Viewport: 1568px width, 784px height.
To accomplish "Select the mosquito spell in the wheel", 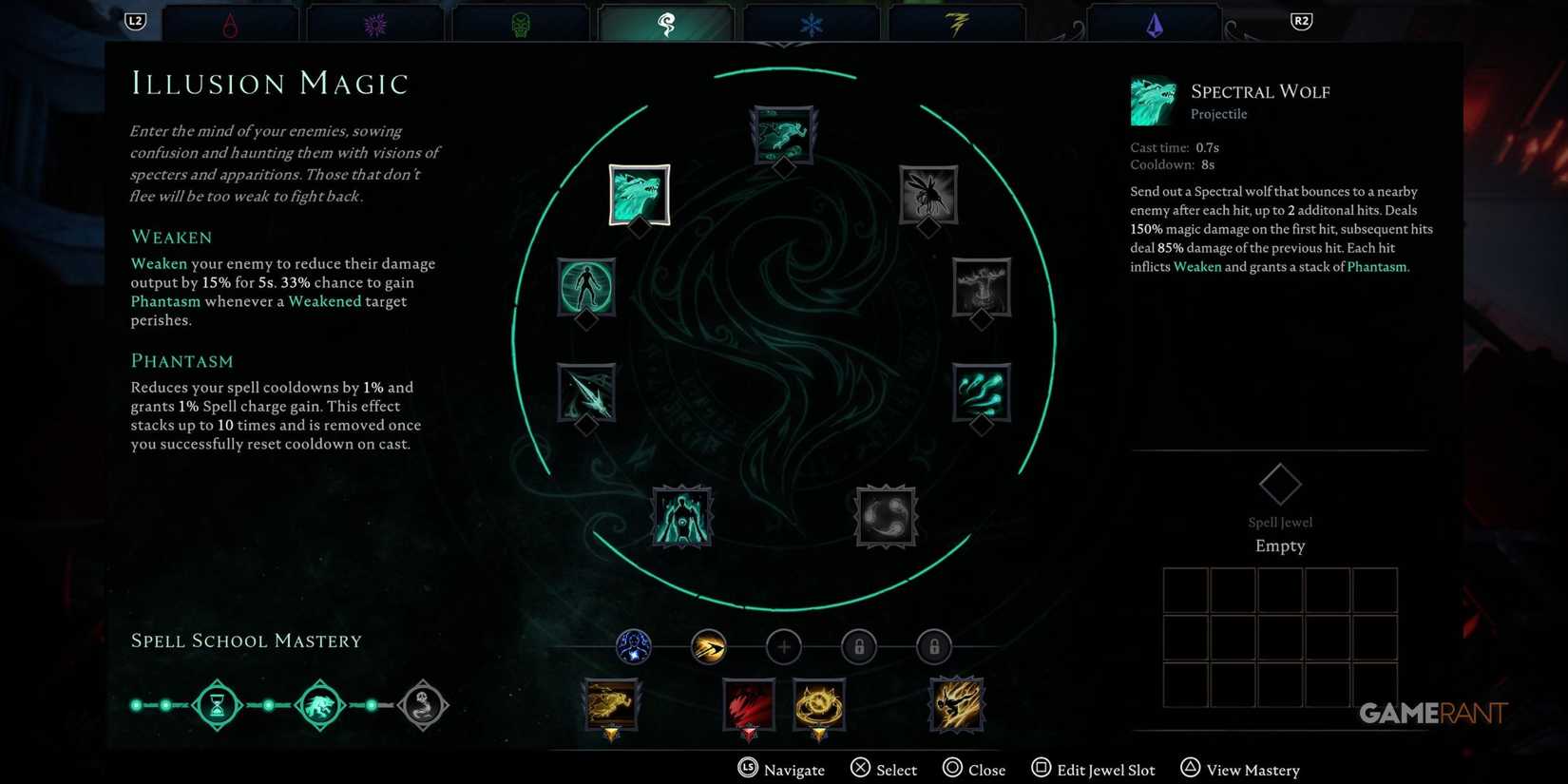I will point(927,195).
